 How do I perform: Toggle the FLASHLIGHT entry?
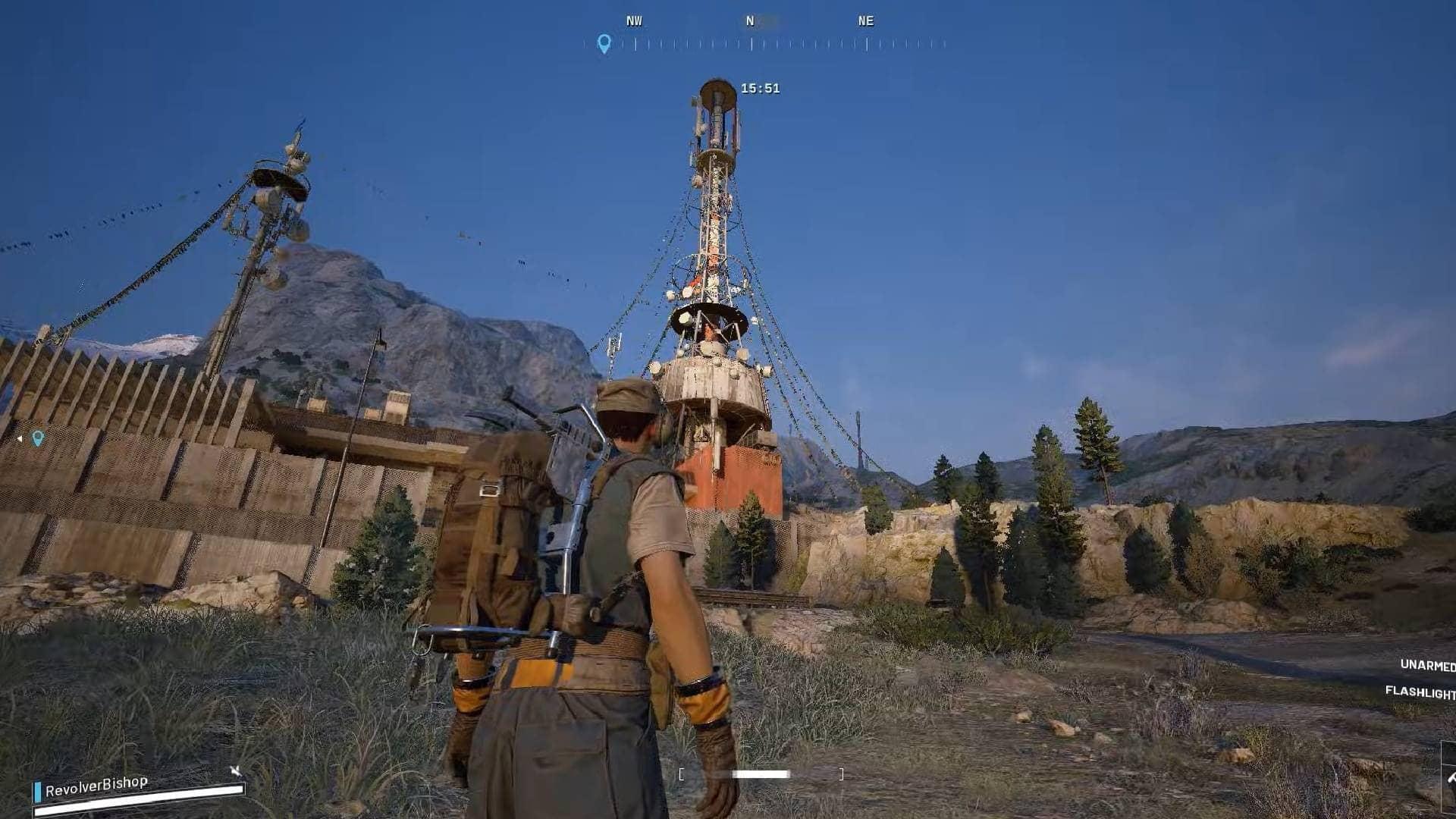1420,692
